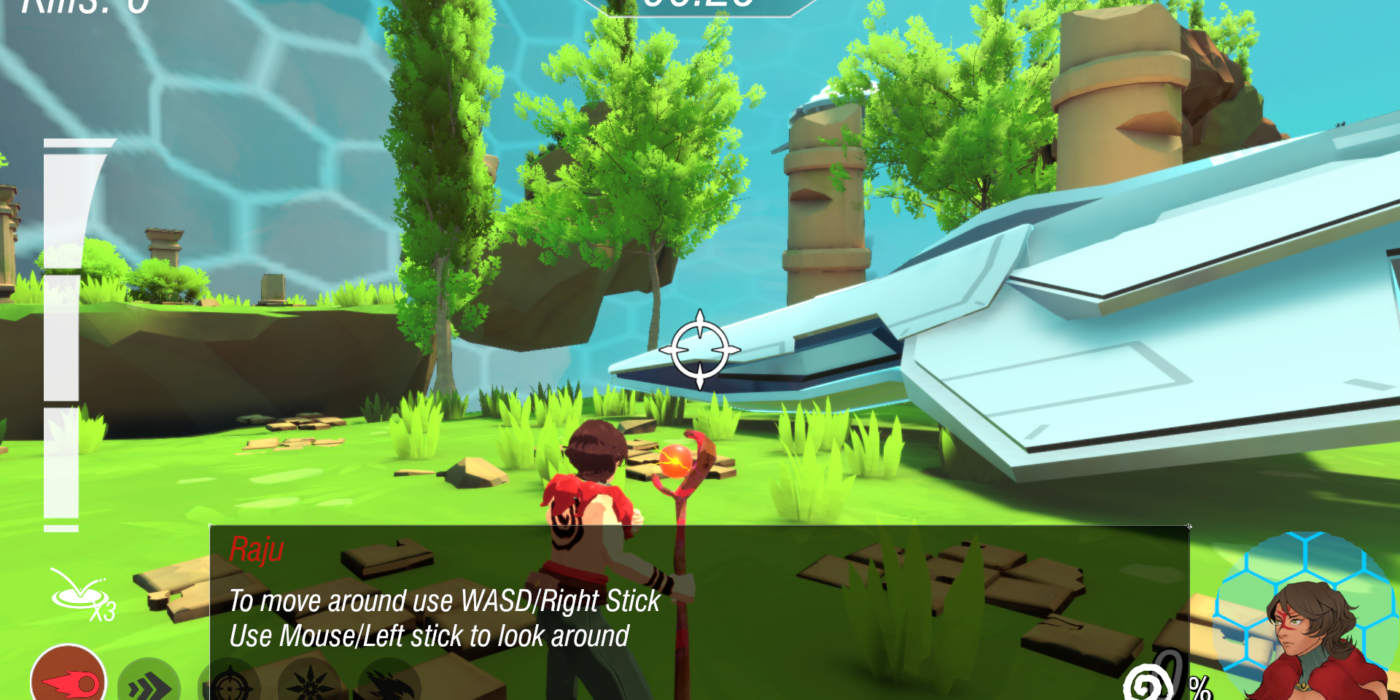Trigger the flame-claw ability icon
Image resolution: width=1400 pixels, height=700 pixels.
pyautogui.click(x=388, y=685)
